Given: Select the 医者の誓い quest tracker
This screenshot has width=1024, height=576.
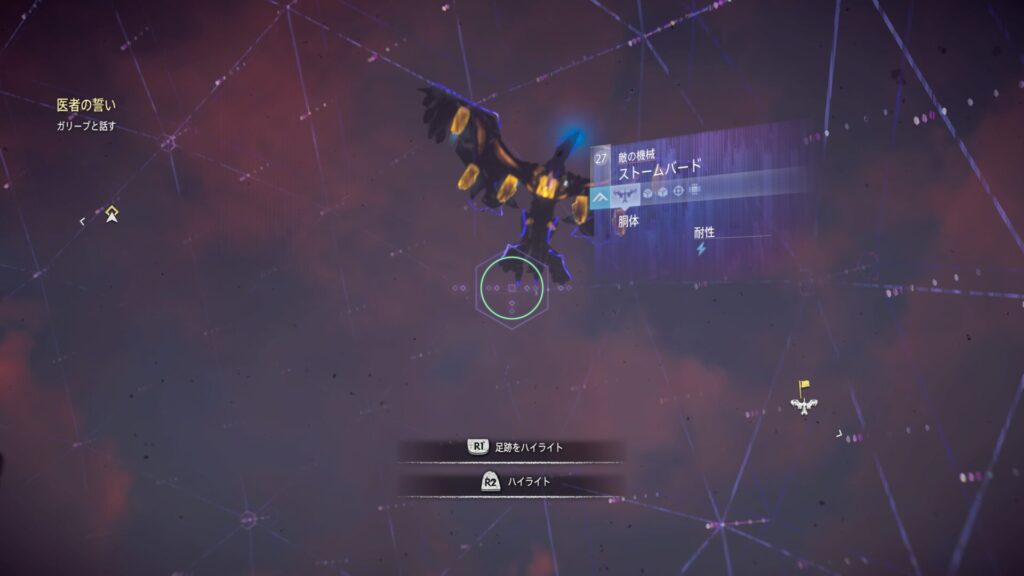Looking at the screenshot, I should click(x=87, y=104).
